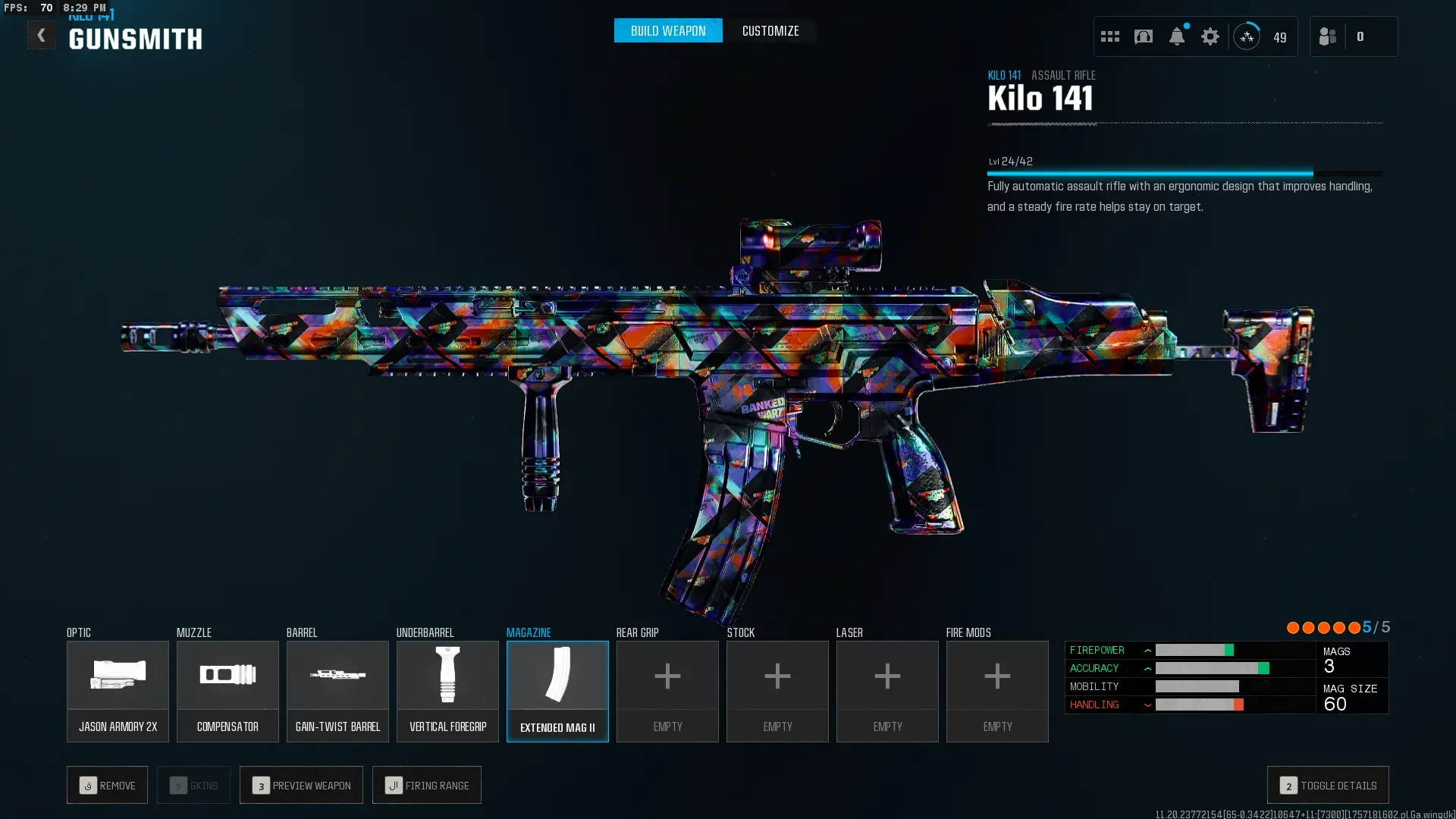Select the Jason Armory 2X optic slot
This screenshot has height=819, width=1456.
pyautogui.click(x=118, y=691)
